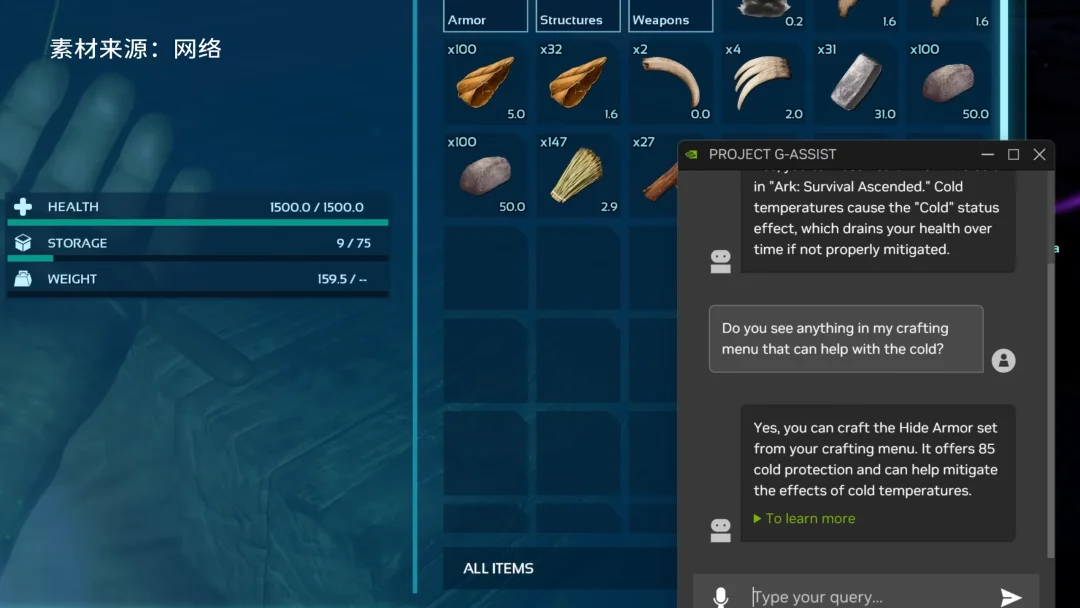1080x608 pixels.
Task: Send the query with the arrow button
Action: click(x=1011, y=597)
